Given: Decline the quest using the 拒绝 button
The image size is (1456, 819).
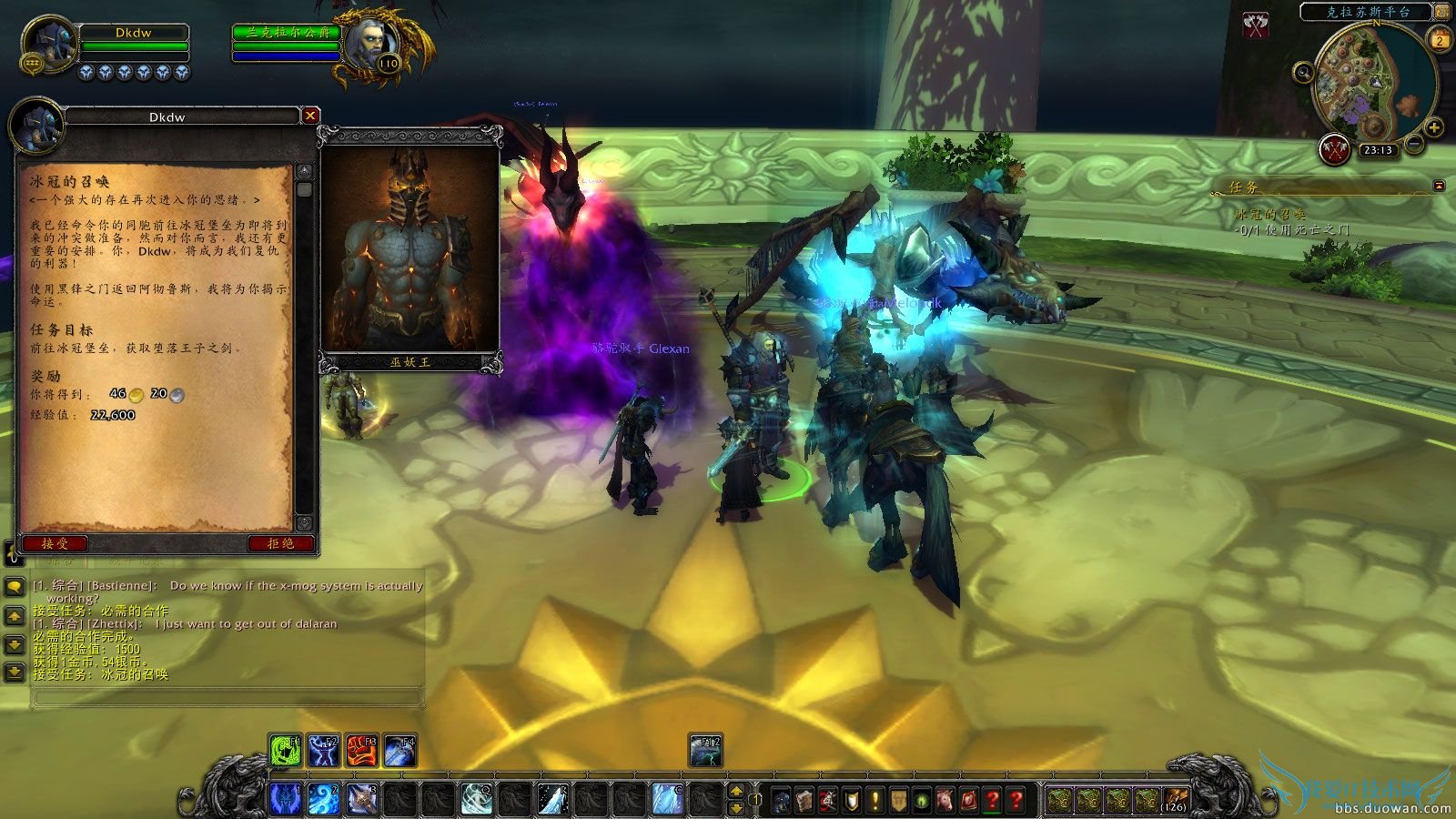Looking at the screenshot, I should (x=282, y=543).
